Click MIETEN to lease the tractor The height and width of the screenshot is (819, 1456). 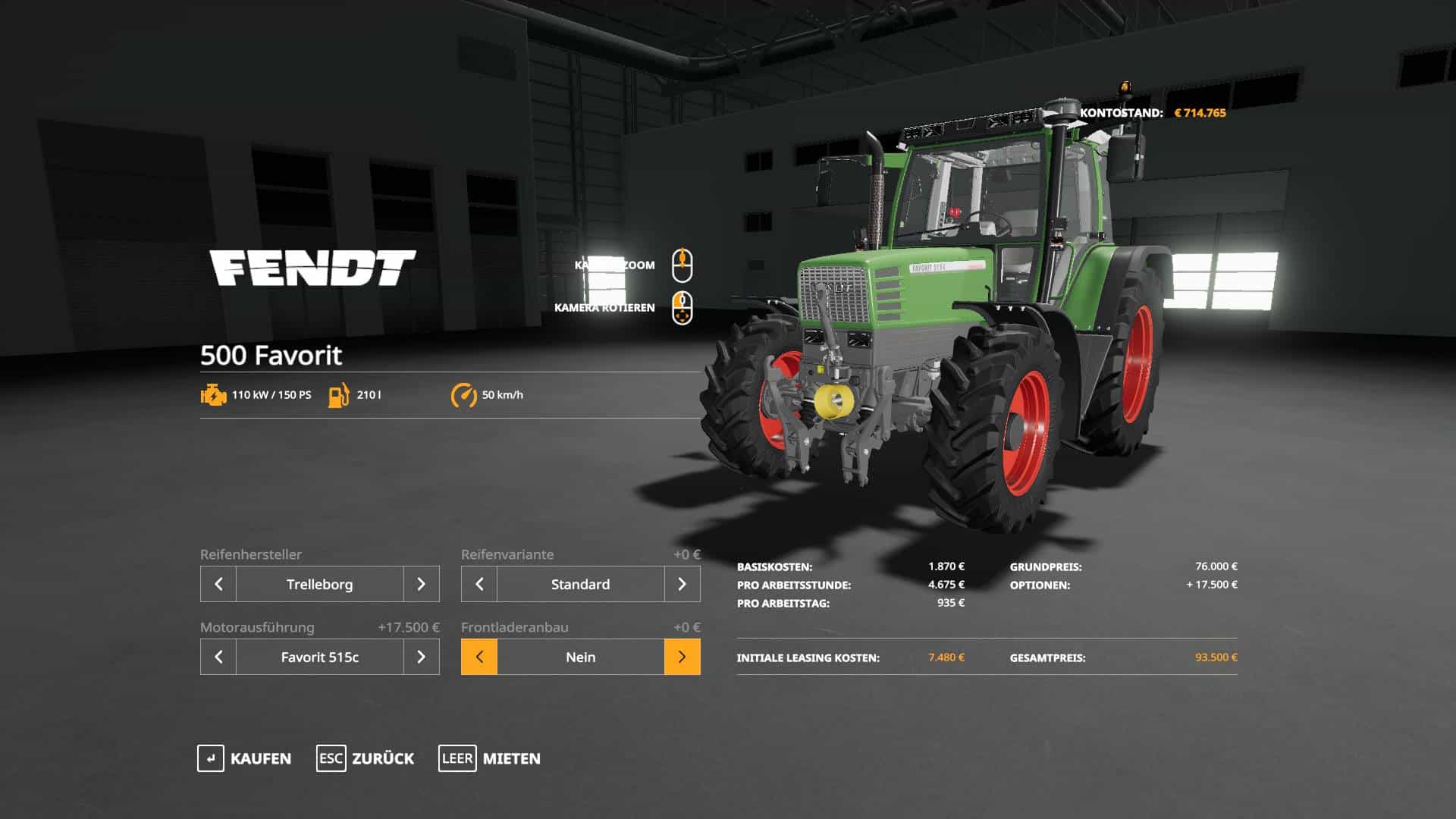click(510, 758)
